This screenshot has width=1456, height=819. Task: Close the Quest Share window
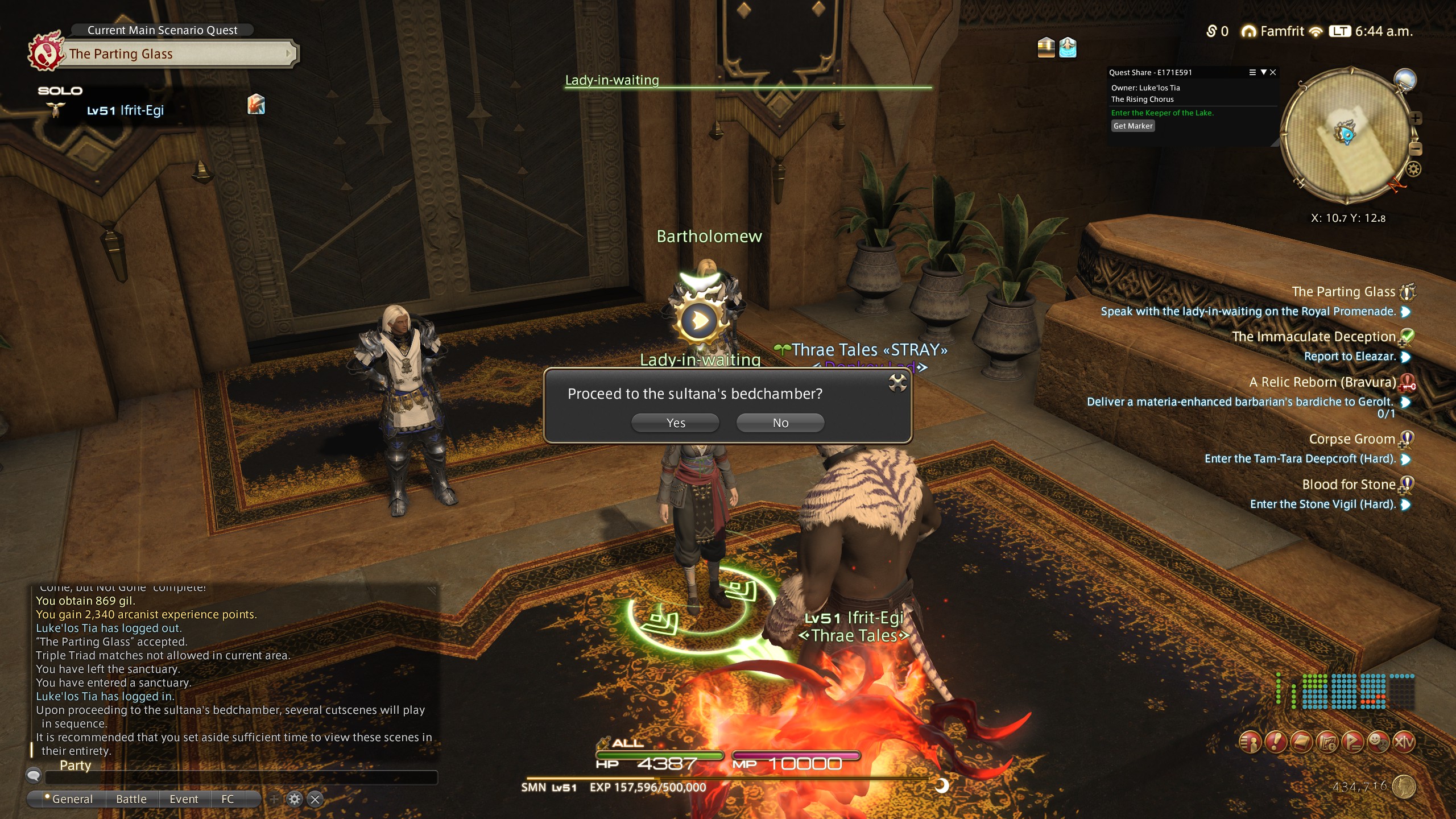point(1273,72)
